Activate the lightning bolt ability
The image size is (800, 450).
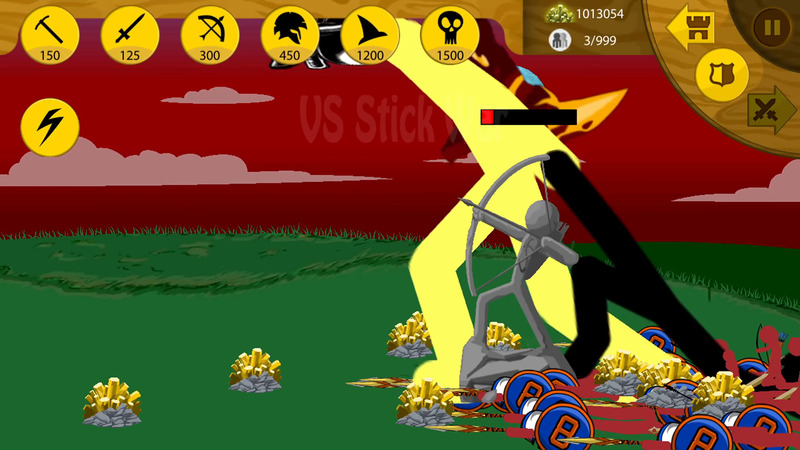(50, 127)
